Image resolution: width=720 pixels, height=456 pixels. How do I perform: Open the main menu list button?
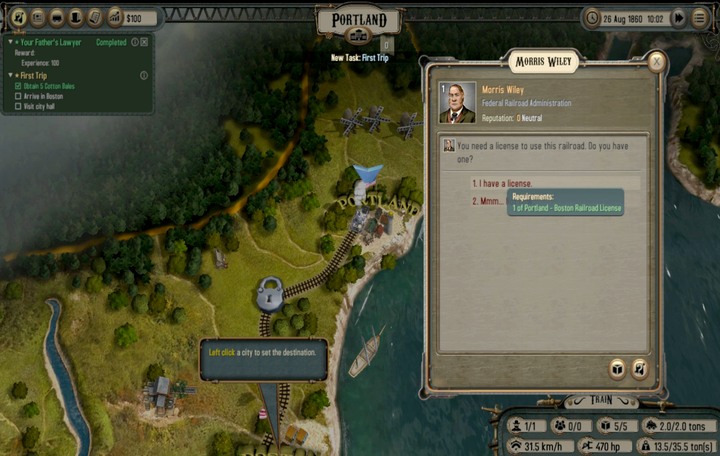tap(700, 17)
